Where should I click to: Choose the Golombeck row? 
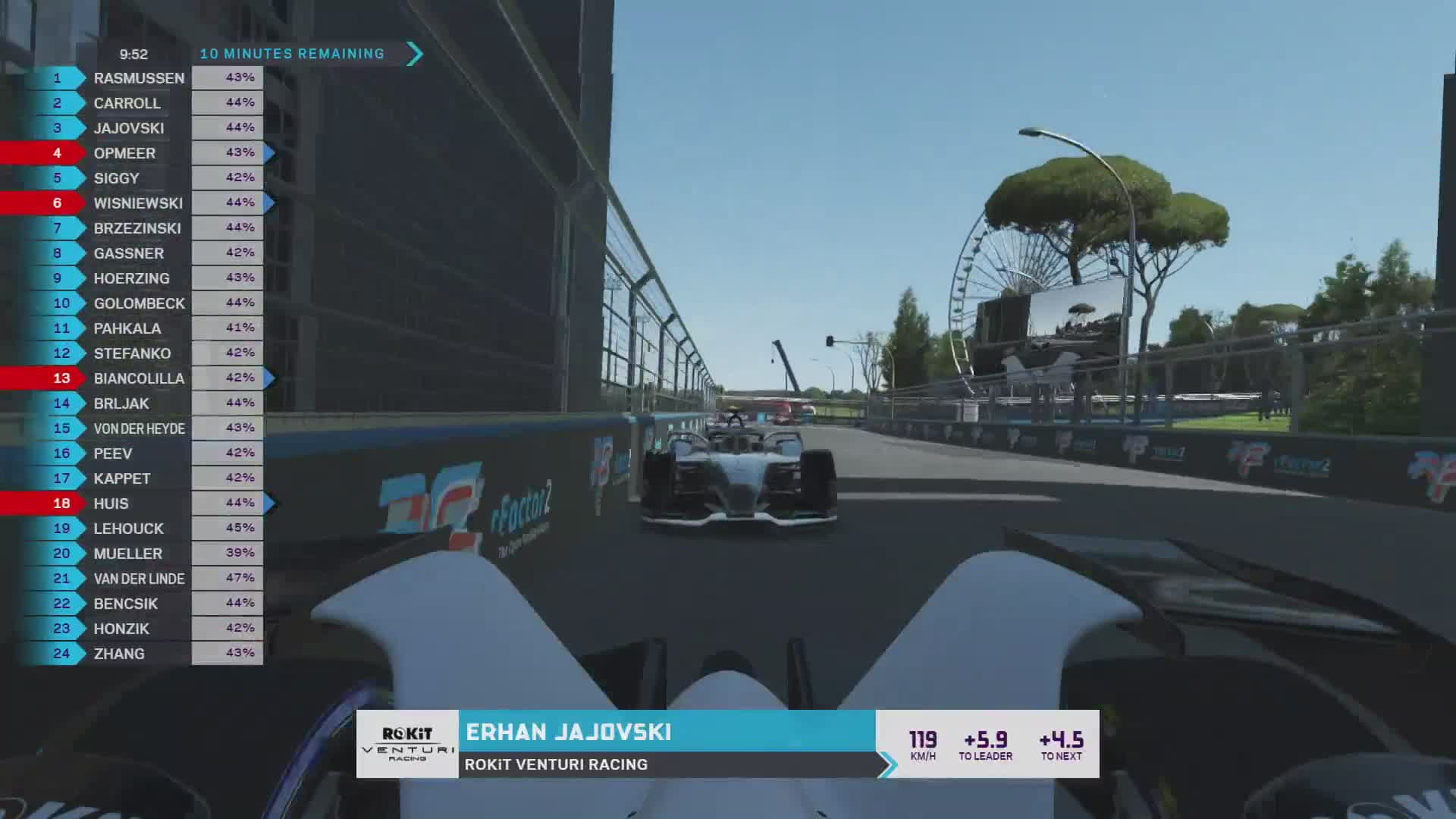coord(140,303)
